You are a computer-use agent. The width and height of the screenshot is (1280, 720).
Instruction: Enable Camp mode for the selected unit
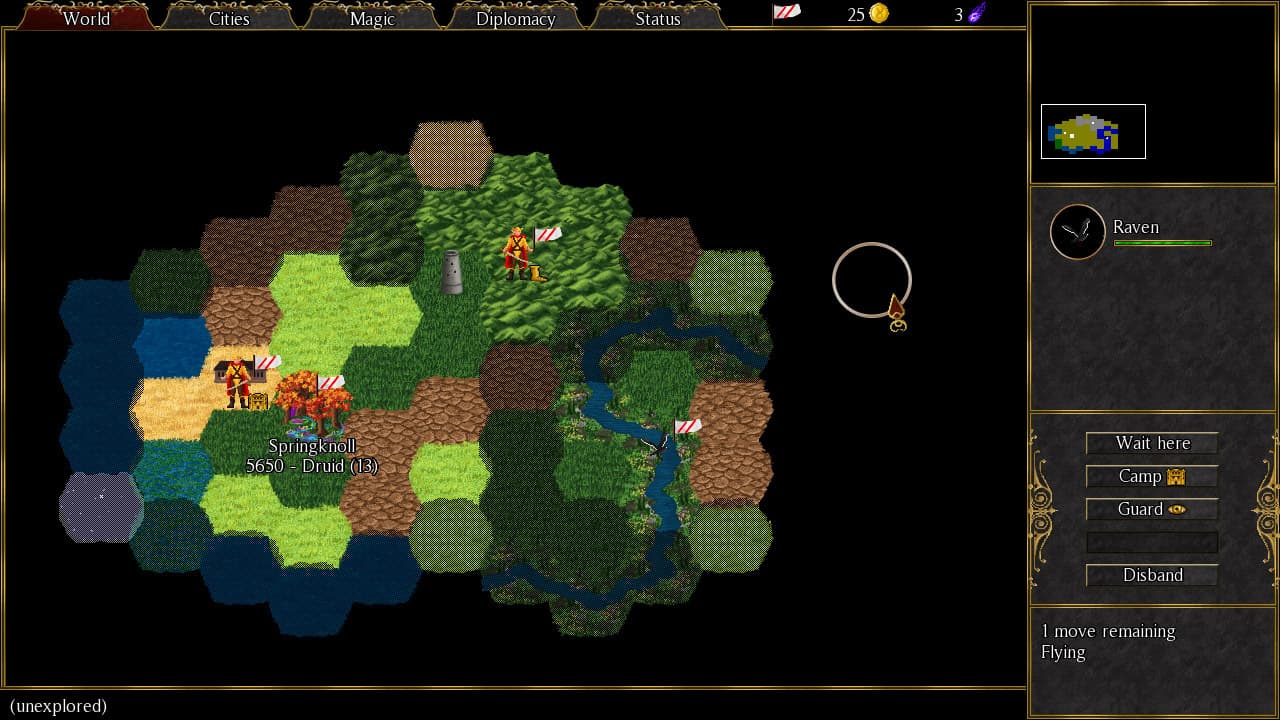pyautogui.click(x=1152, y=476)
